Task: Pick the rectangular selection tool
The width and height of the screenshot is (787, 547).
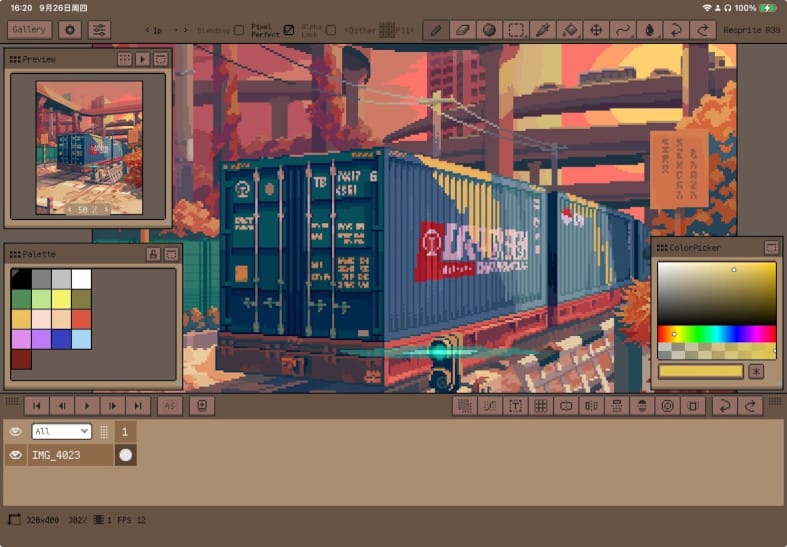Action: [515, 30]
